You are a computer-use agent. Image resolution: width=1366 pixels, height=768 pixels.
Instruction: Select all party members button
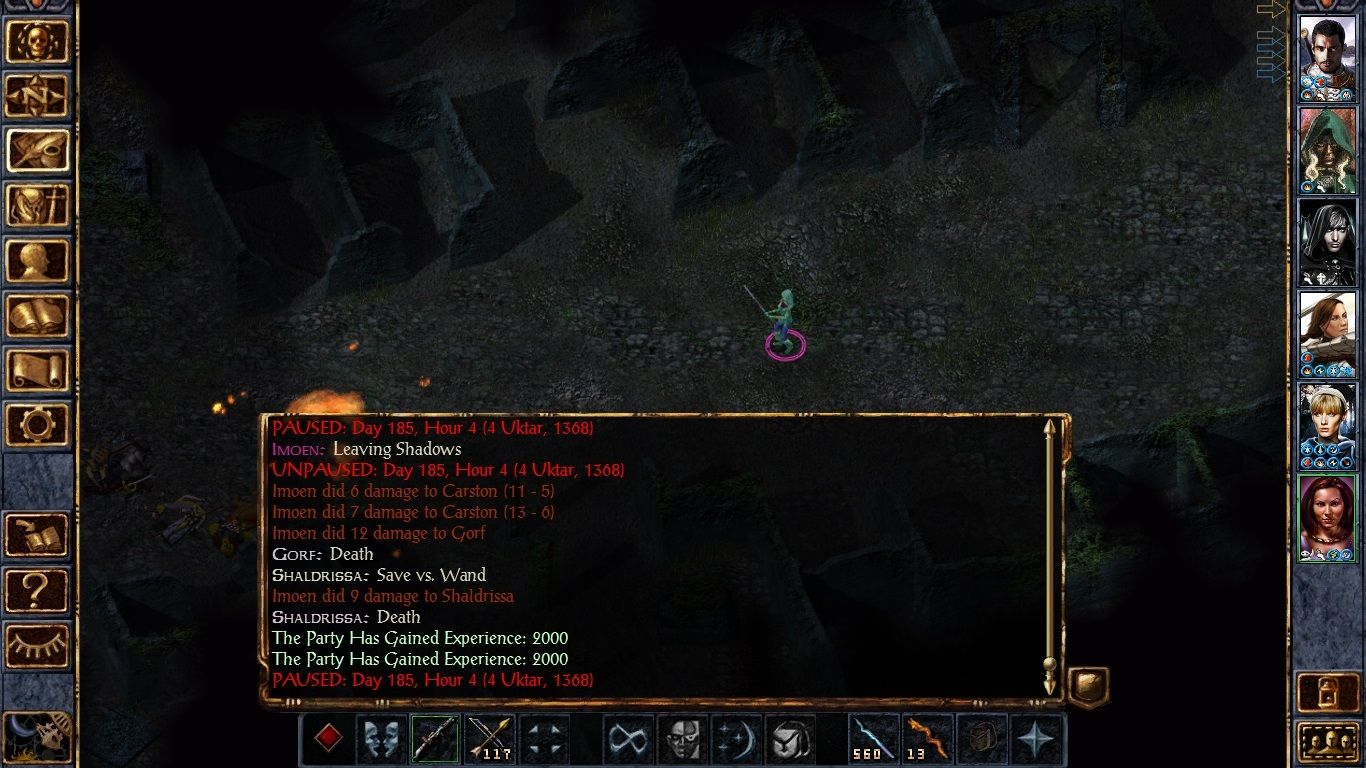pos(1326,742)
